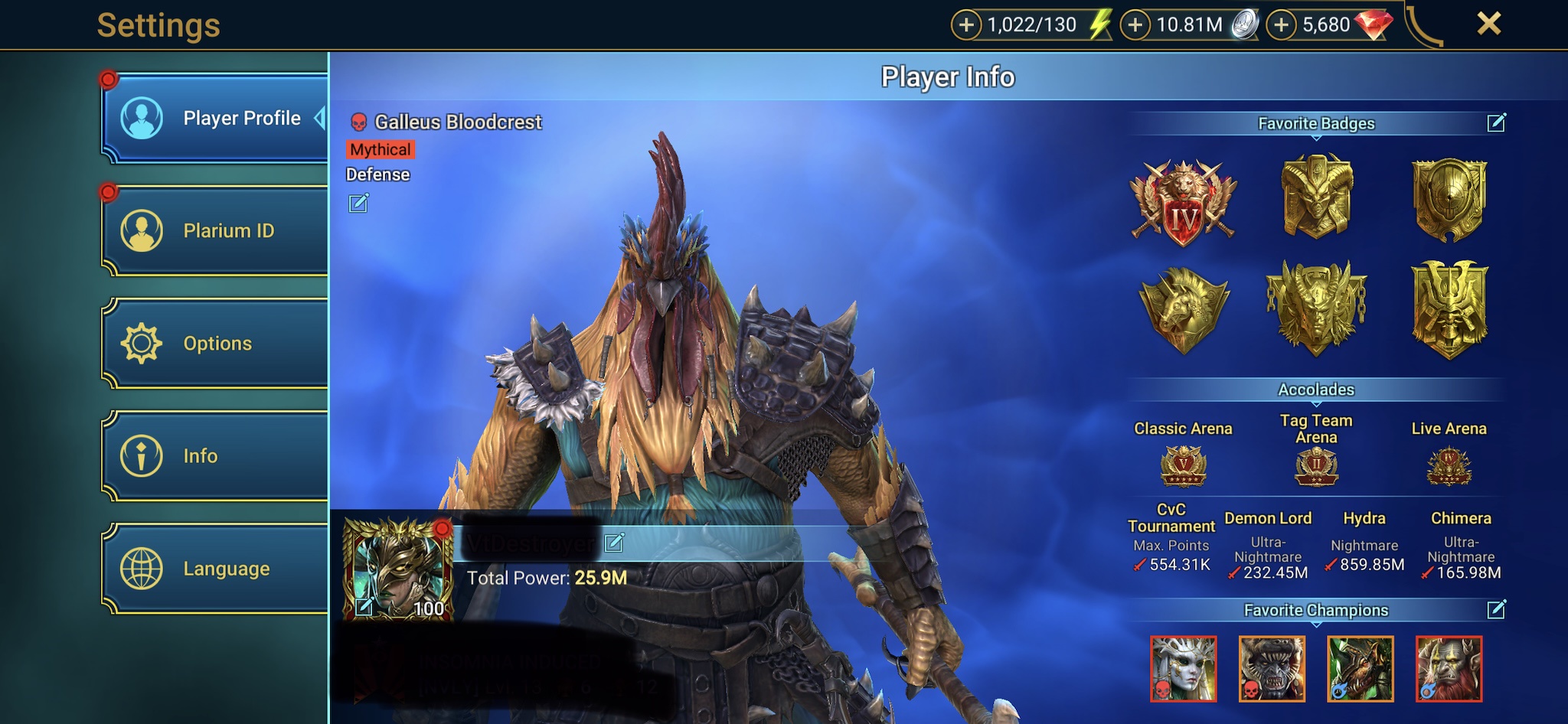This screenshot has height=724, width=1568.
Task: Edit the player name
Action: pos(614,543)
